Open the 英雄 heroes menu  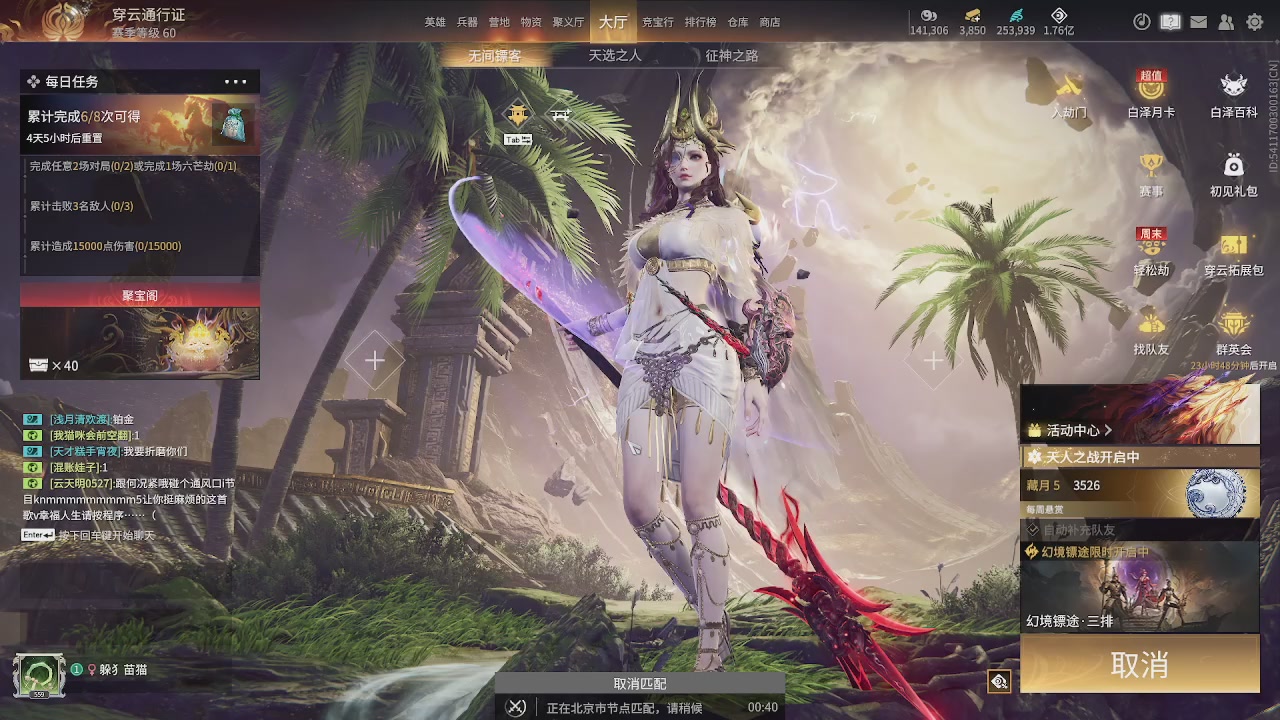435,22
